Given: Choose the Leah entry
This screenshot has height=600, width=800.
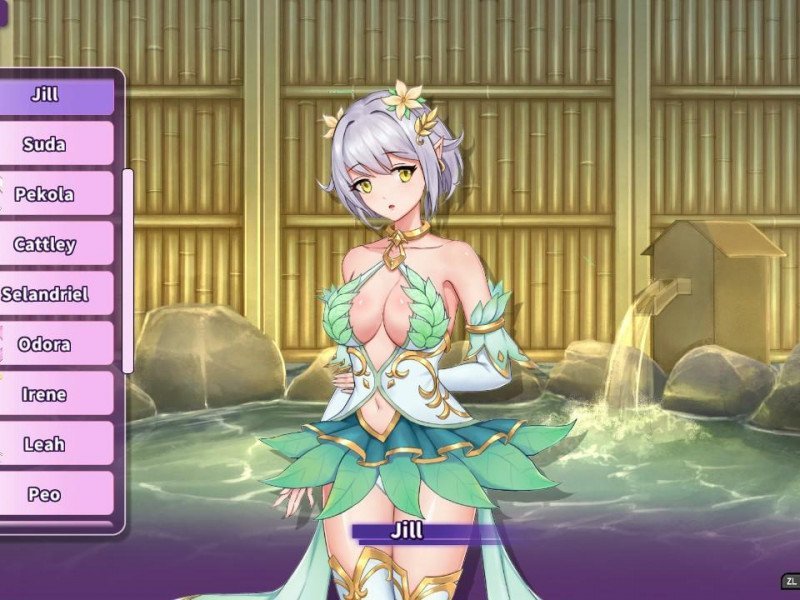Looking at the screenshot, I should coord(45,444).
